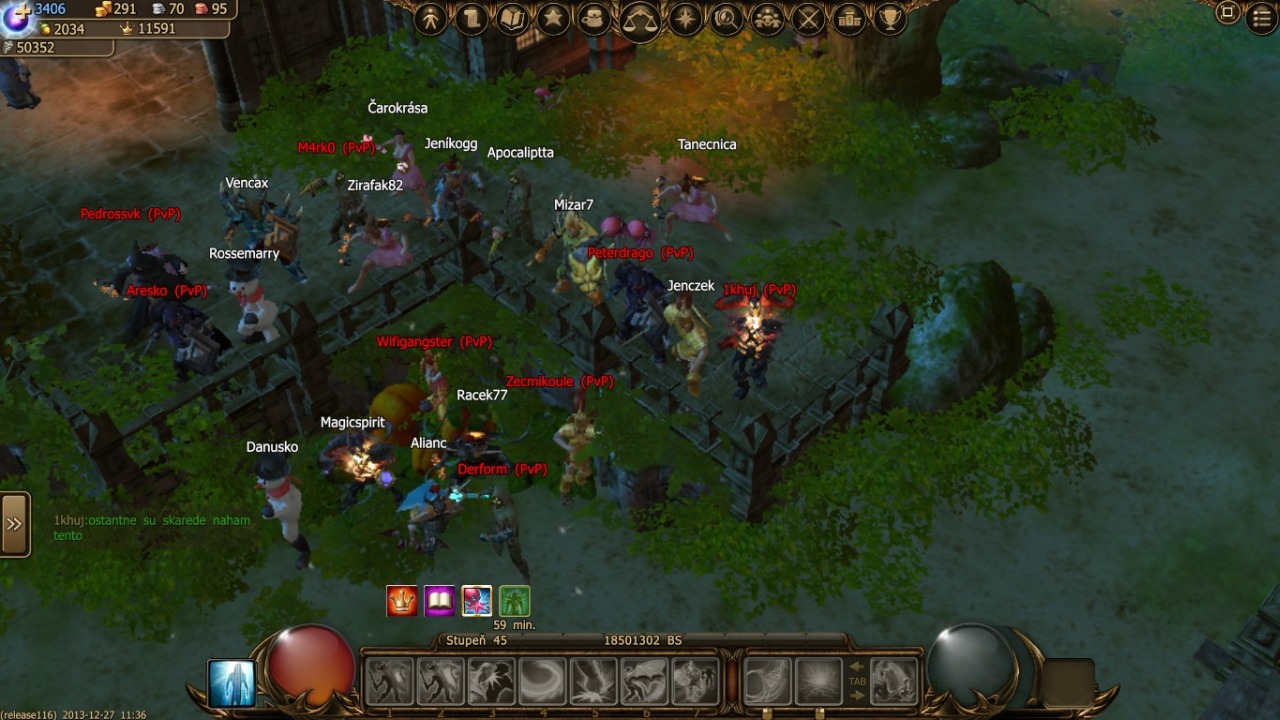The height and width of the screenshot is (720, 1280).
Task: Expand the chat panel with double arrows
Action: (14, 524)
